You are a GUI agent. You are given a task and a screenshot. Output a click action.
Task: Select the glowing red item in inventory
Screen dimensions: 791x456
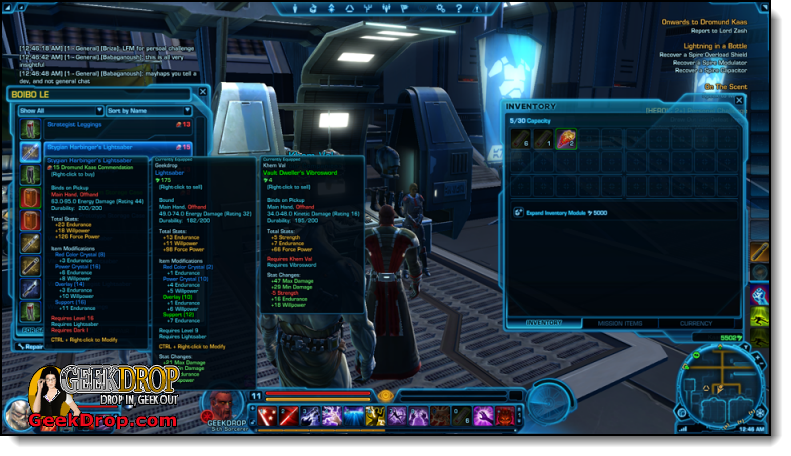tap(565, 139)
